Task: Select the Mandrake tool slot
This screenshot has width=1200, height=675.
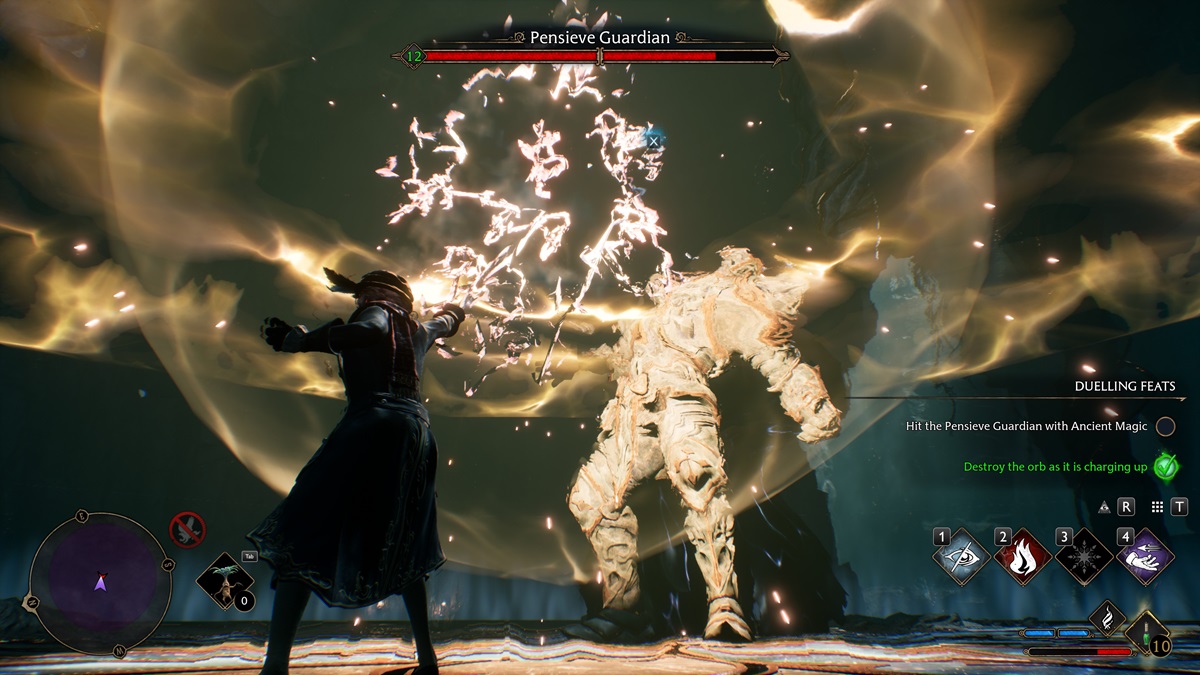Action: (x=225, y=581)
